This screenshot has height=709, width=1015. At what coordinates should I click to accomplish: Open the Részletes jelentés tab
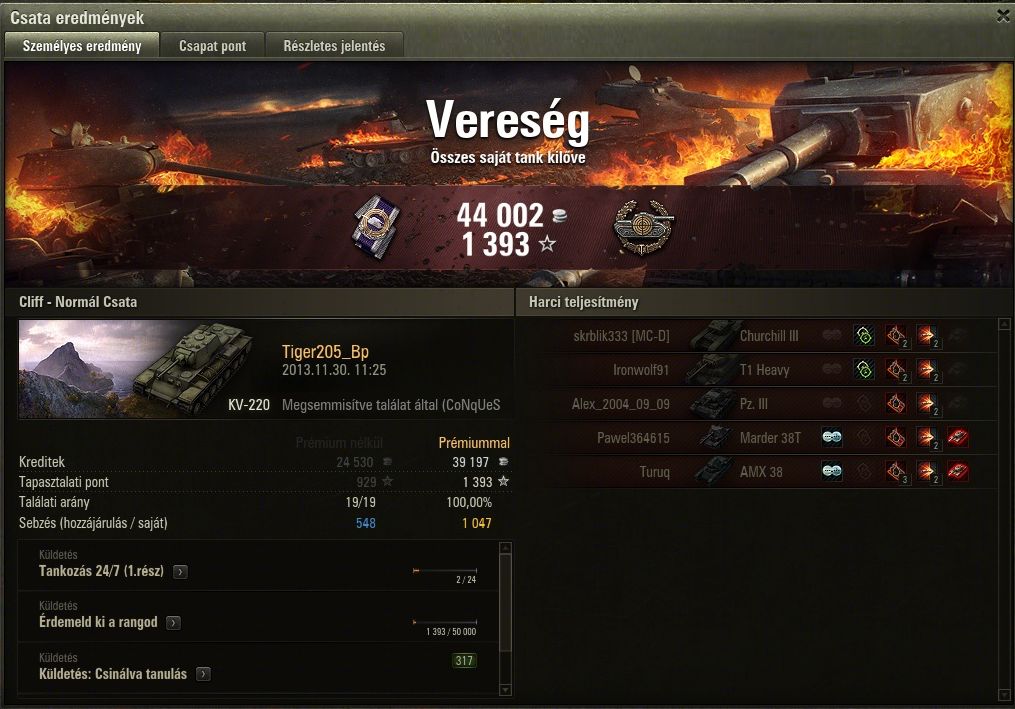[x=334, y=46]
